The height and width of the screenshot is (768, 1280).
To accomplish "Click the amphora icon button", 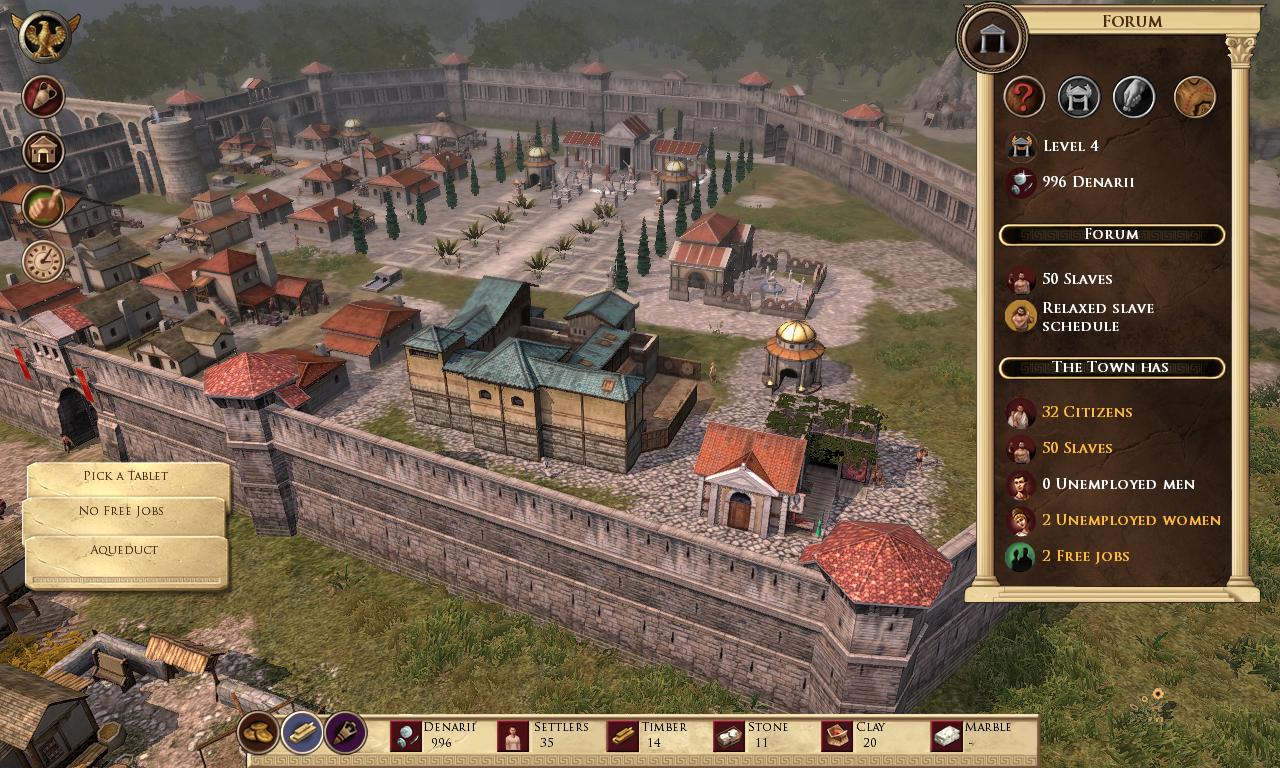I will pos(44,97).
